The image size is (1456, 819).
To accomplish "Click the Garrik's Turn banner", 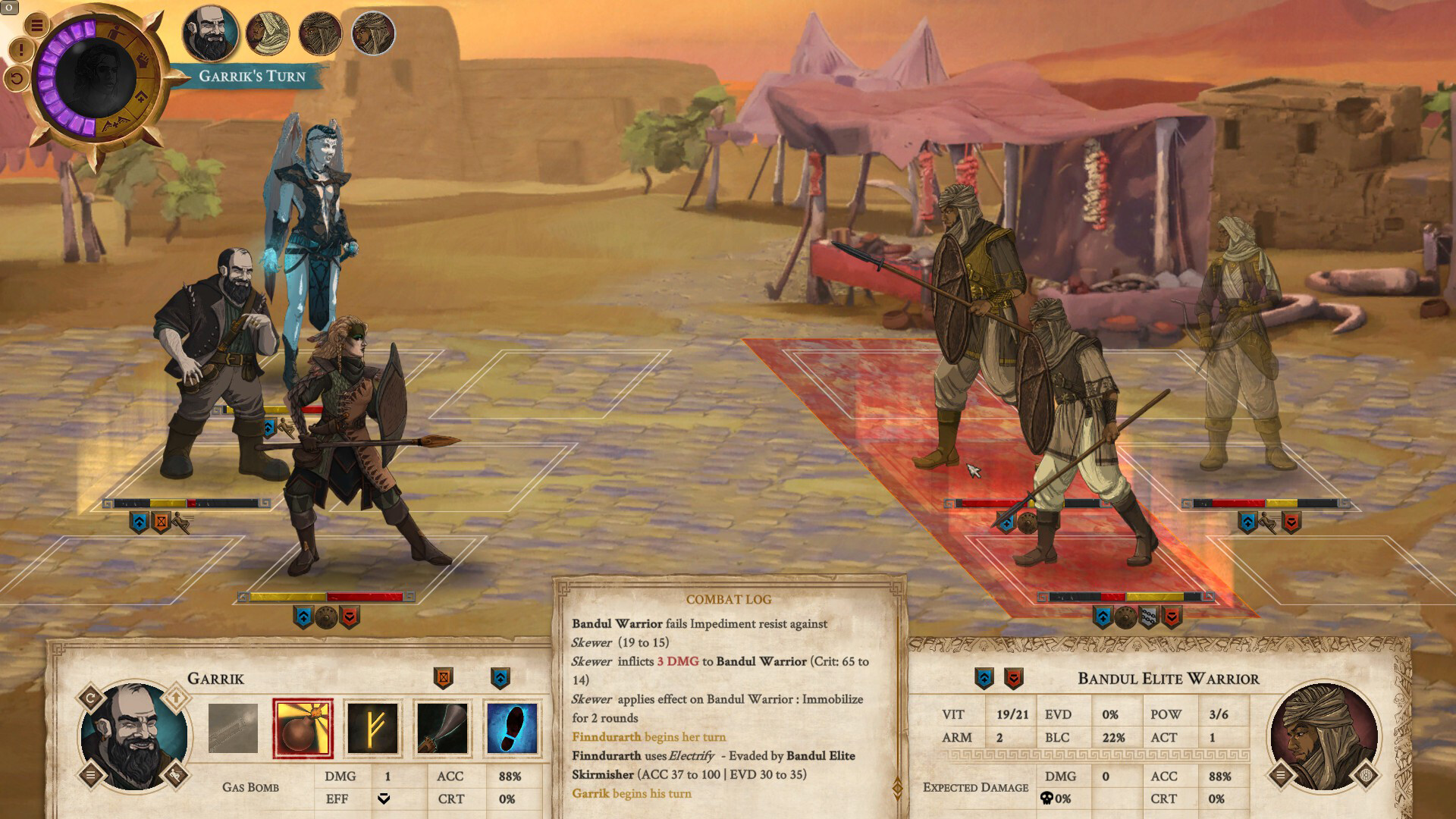I will pos(250,75).
